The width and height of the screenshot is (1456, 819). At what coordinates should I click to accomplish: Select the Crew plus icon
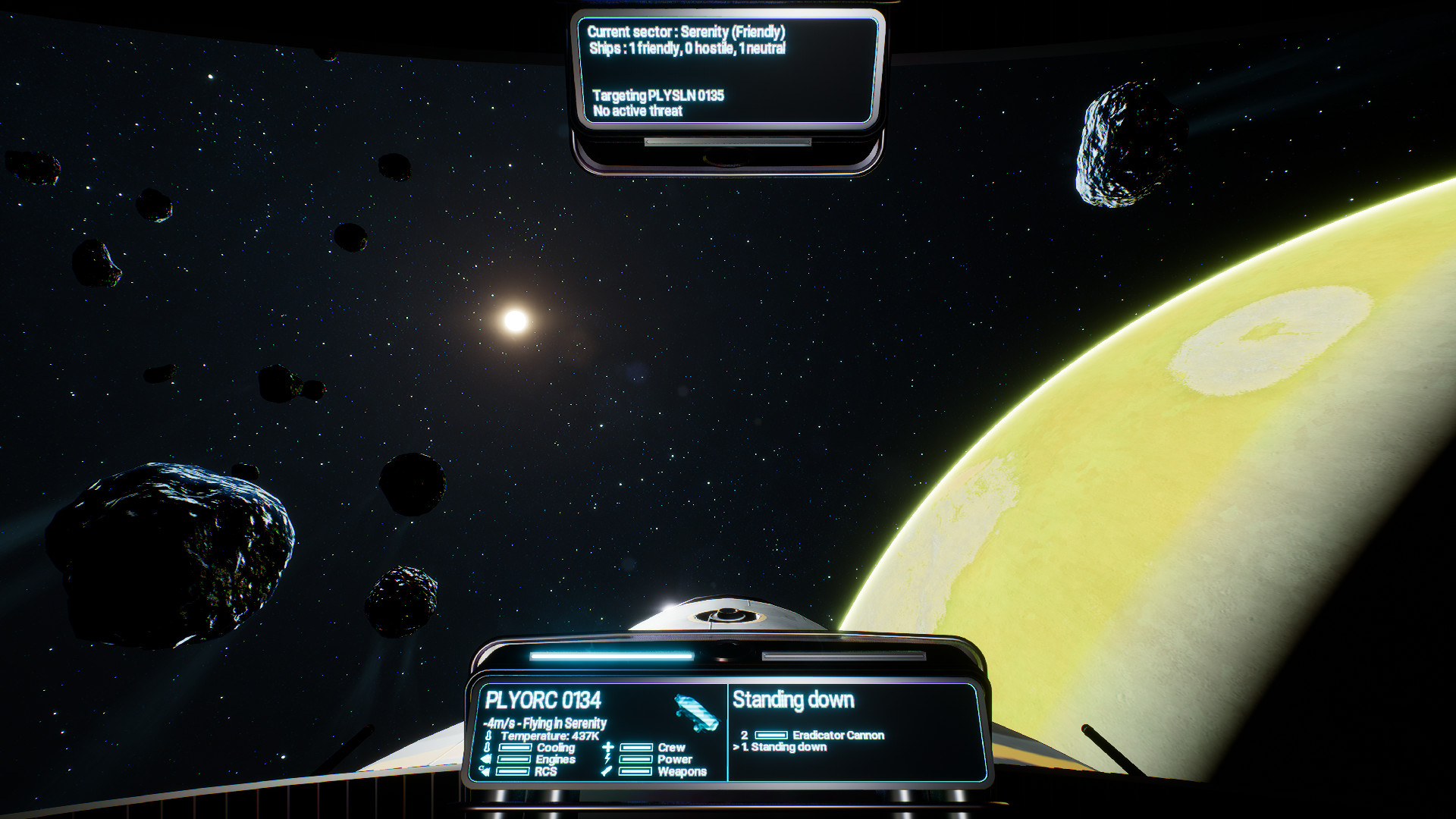(607, 748)
